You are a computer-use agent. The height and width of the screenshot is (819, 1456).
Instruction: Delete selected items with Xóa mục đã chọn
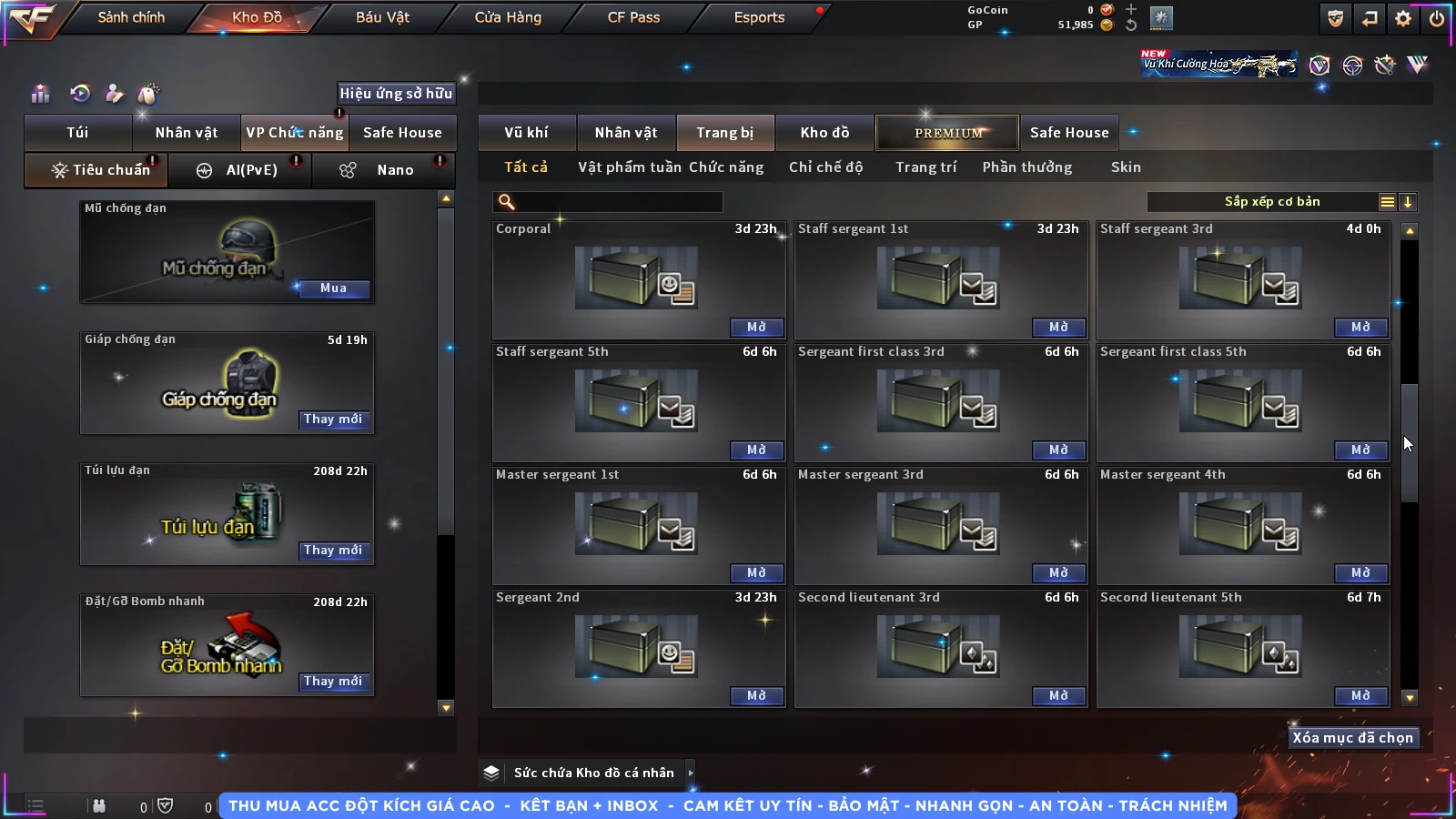pos(1352,738)
